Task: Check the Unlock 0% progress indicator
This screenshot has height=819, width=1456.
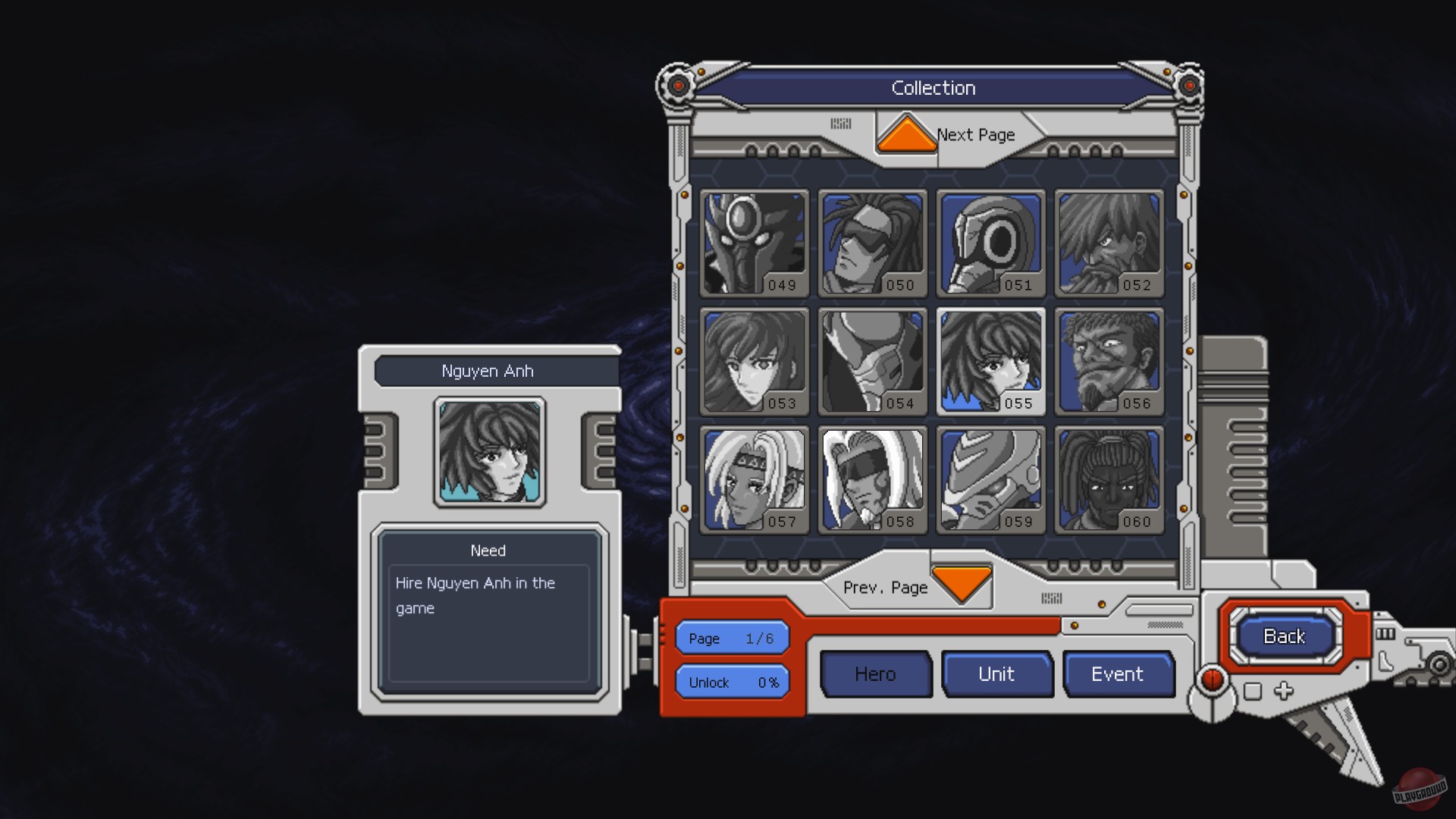Action: point(731,682)
